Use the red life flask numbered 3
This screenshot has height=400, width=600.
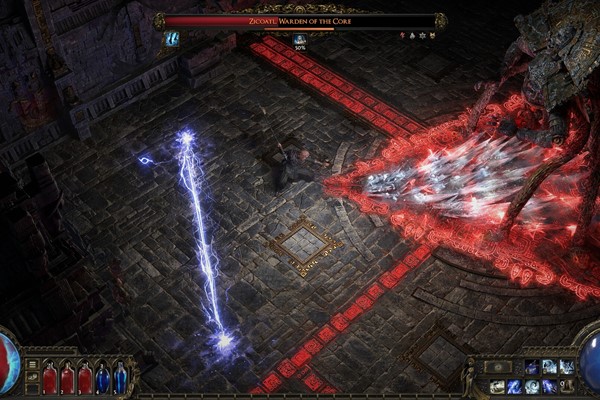(x=85, y=379)
